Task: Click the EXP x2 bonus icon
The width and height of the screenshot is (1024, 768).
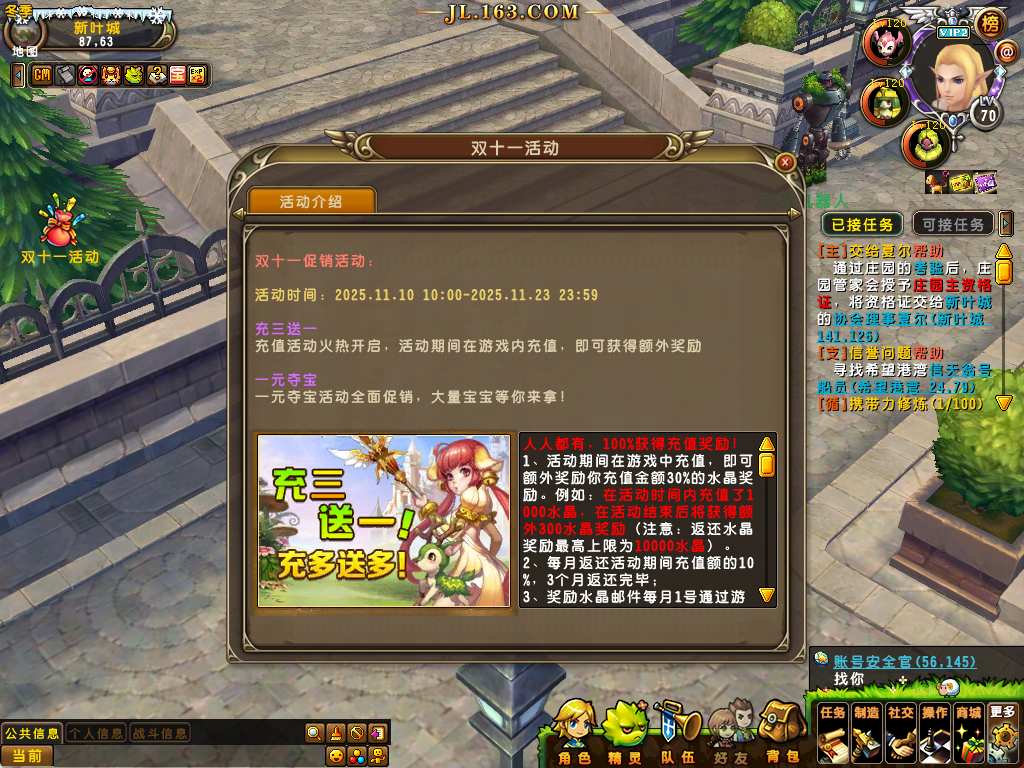Action: click(x=196, y=74)
